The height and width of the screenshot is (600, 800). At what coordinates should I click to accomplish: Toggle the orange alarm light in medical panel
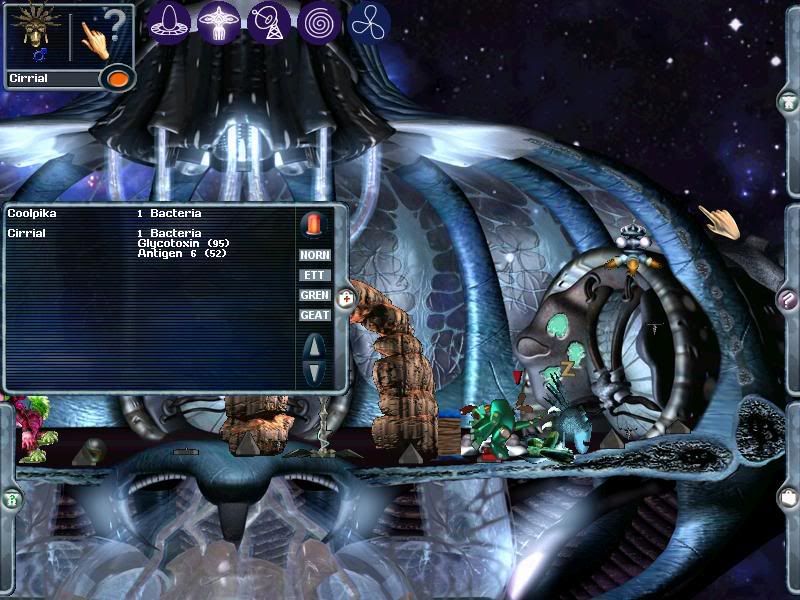(314, 224)
